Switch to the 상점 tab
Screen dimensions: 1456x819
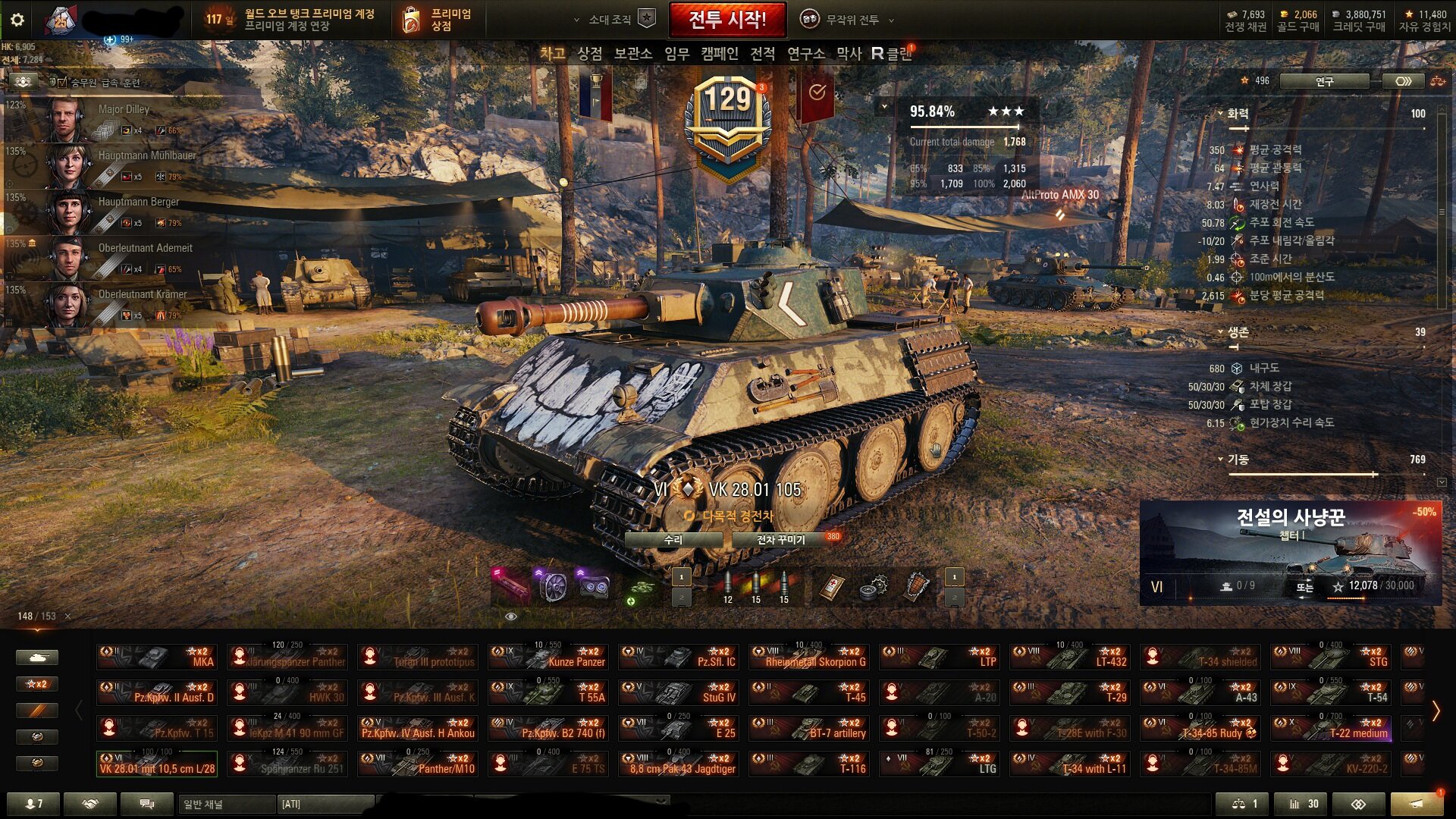click(x=589, y=53)
